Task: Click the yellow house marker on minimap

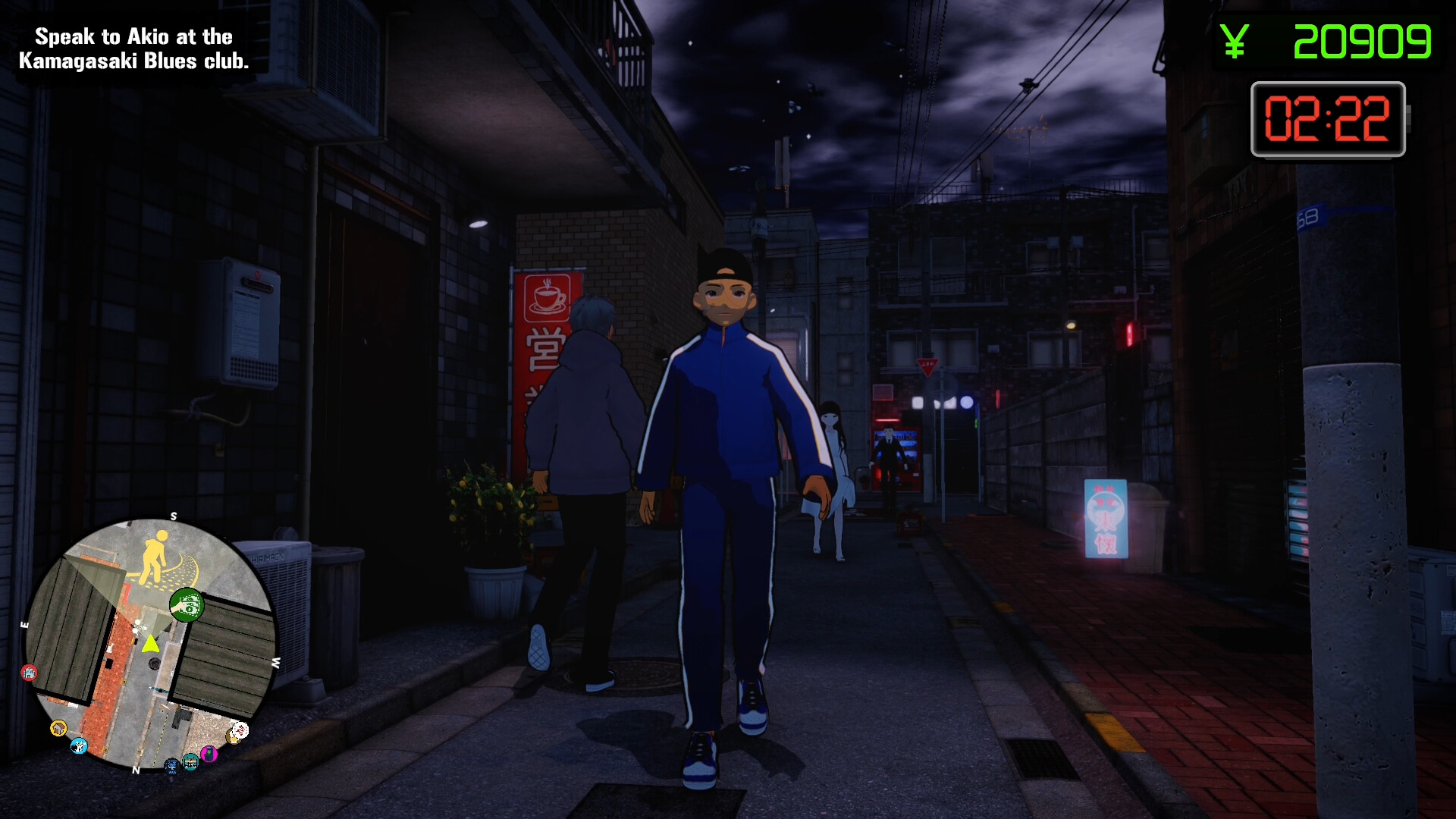Action: pos(58,729)
